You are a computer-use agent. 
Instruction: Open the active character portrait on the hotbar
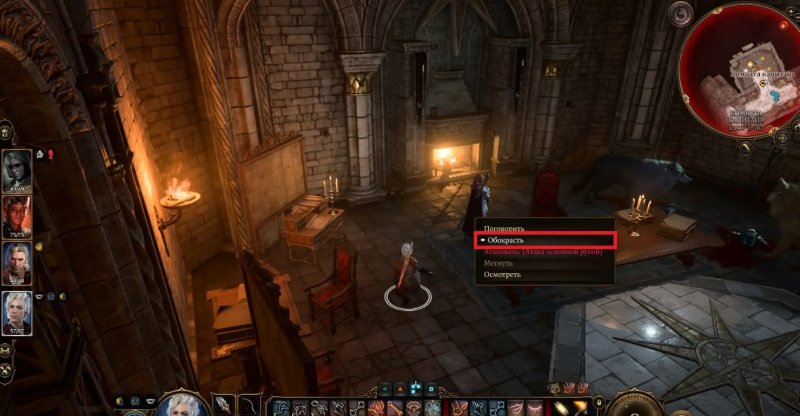182,406
